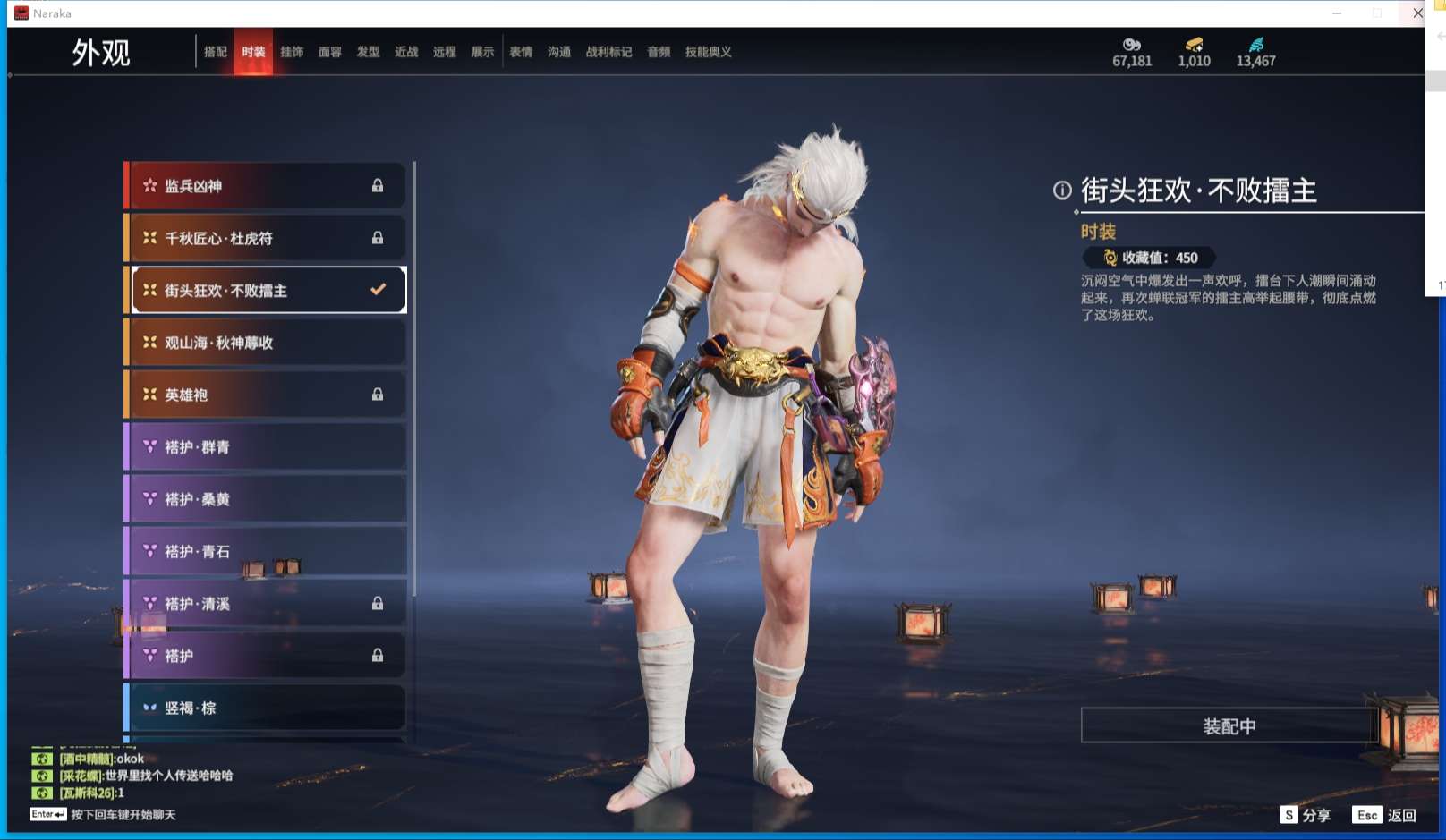The width and height of the screenshot is (1446, 840).
Task: Close the Naraka window
Action: [x=1417, y=13]
